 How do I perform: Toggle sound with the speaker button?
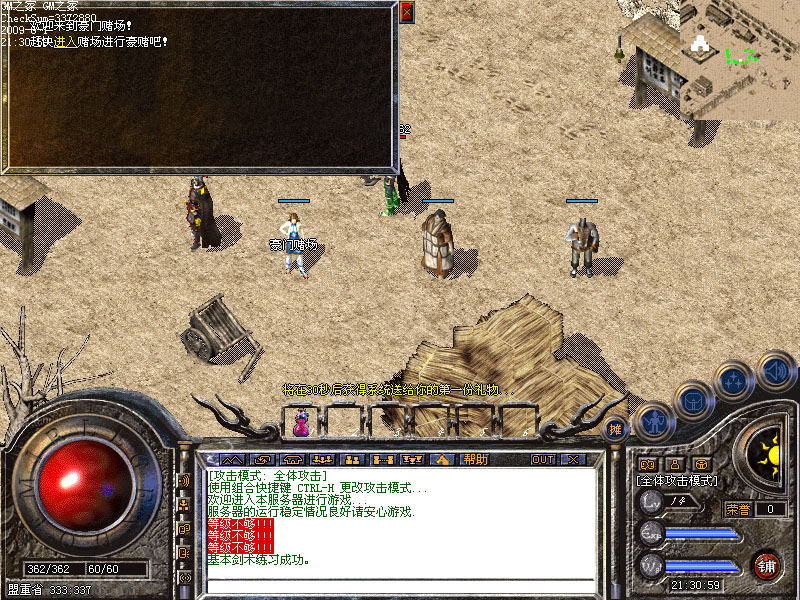[775, 370]
